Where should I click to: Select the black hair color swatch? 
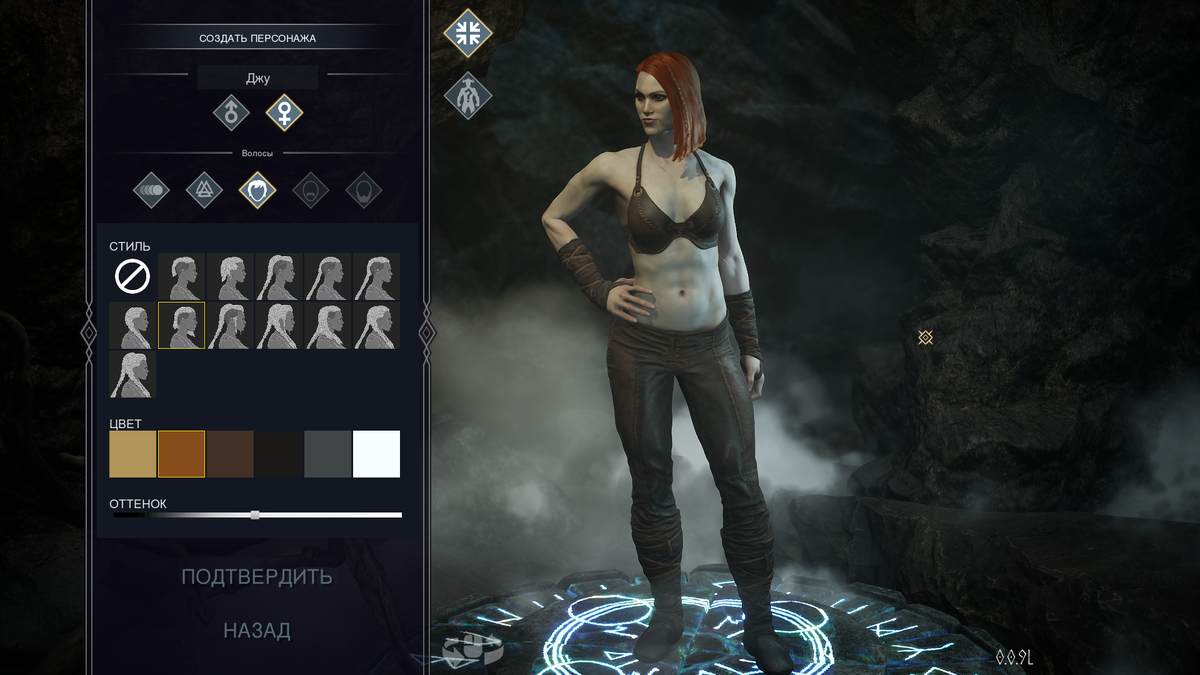coord(279,454)
